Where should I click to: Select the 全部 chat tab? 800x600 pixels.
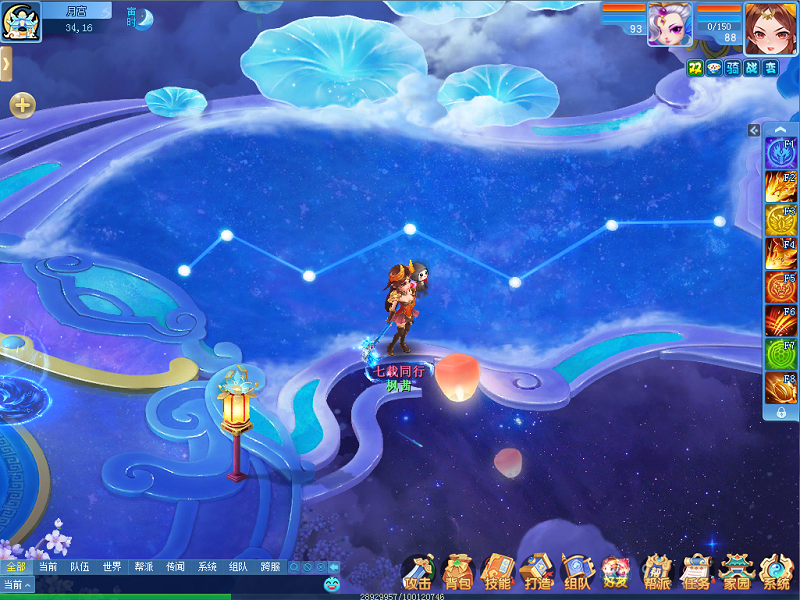pos(16,567)
